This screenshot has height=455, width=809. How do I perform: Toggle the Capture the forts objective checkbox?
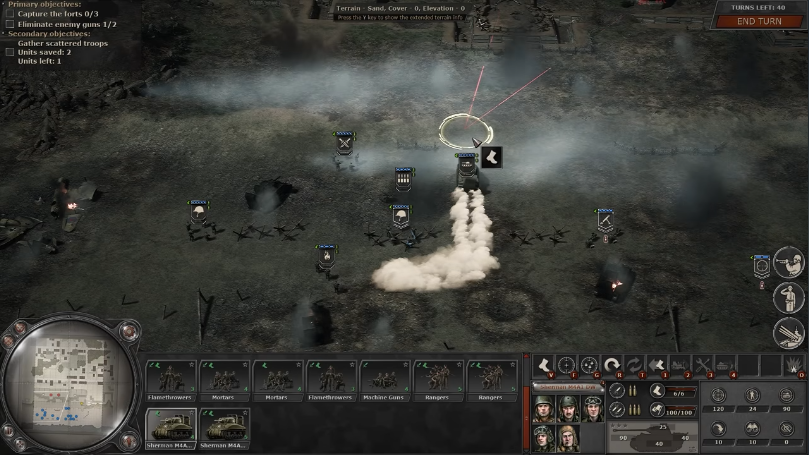point(10,14)
